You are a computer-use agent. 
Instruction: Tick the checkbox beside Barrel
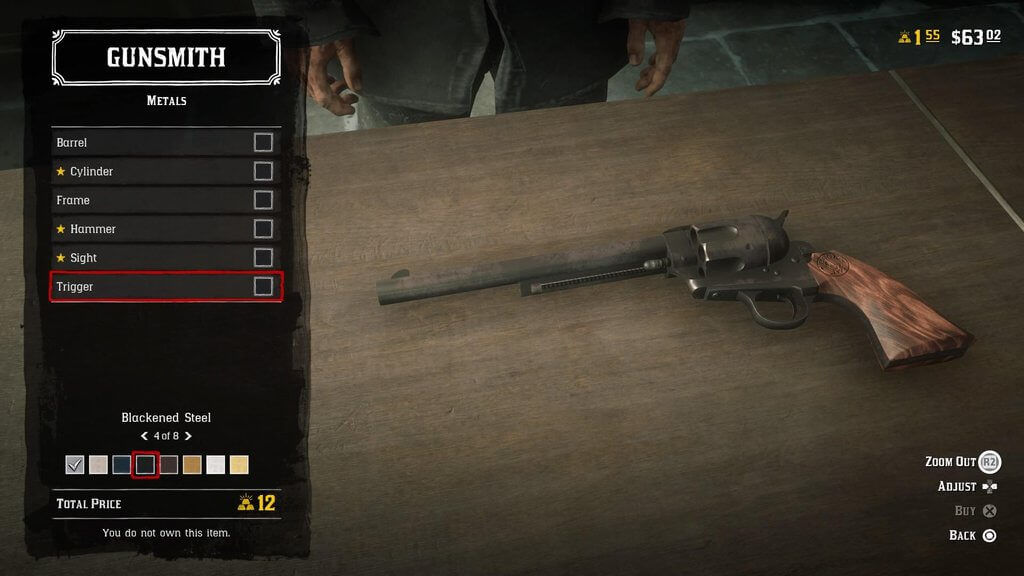pos(263,143)
